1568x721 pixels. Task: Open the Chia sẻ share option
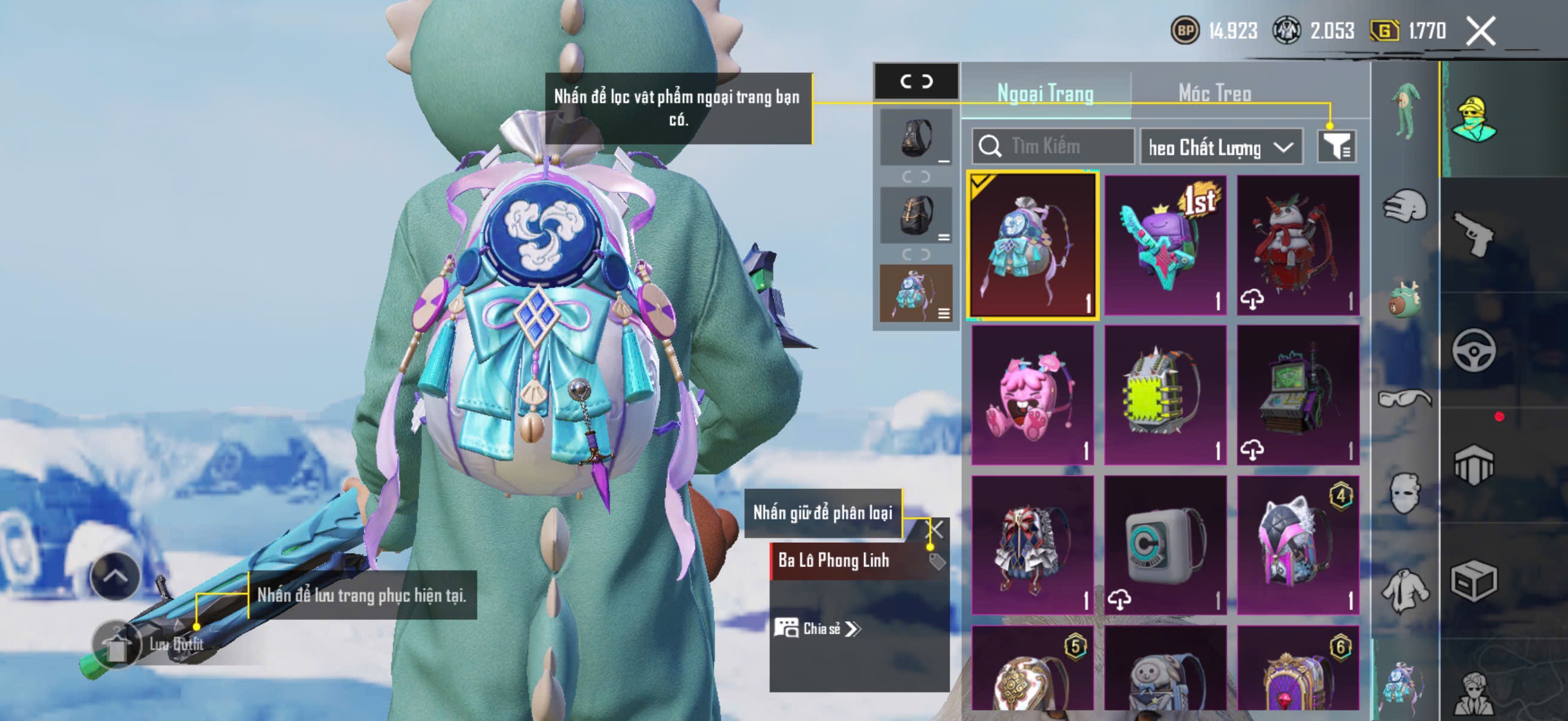pos(817,628)
